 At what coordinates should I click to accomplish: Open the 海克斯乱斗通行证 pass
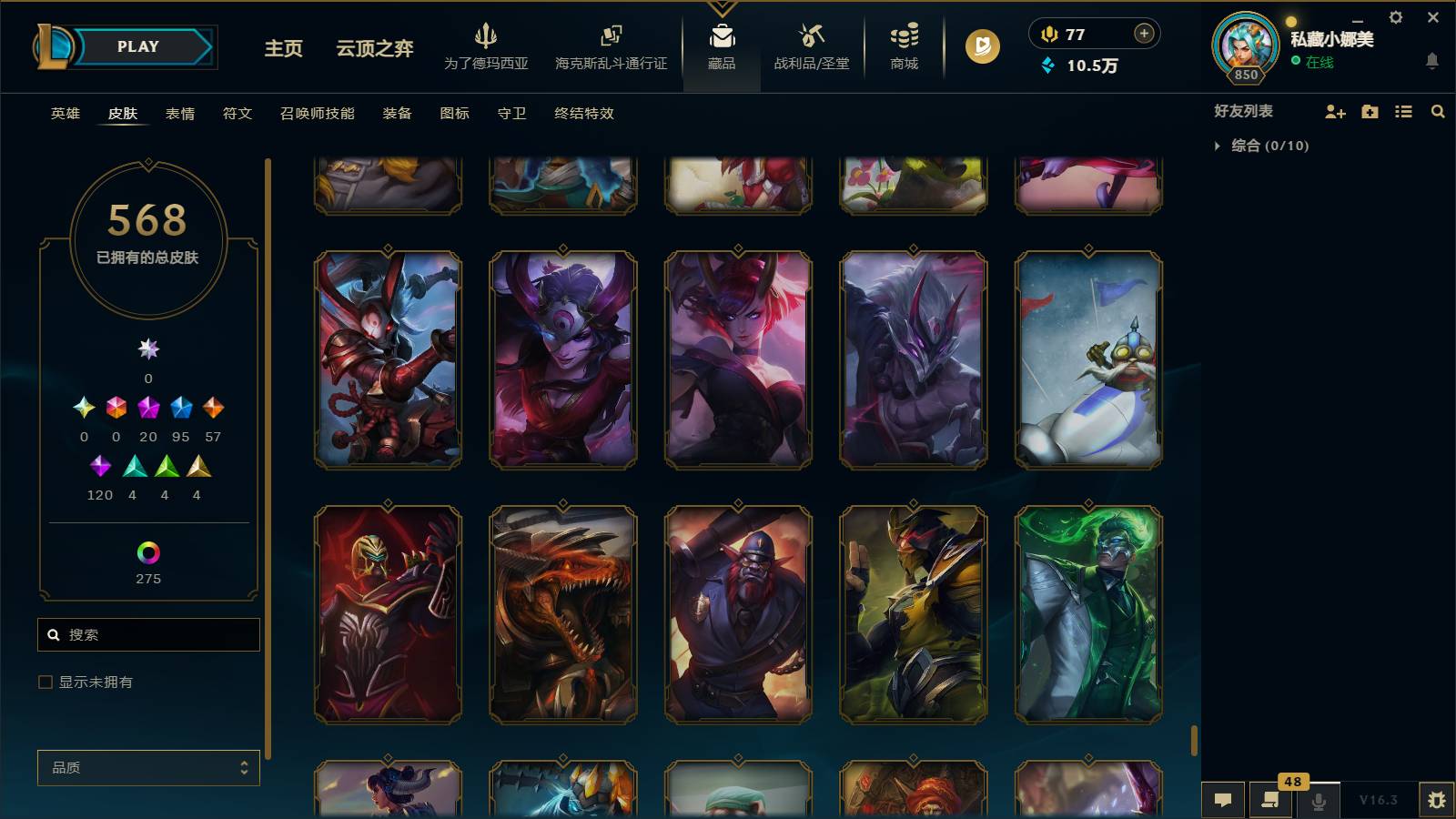click(x=610, y=45)
